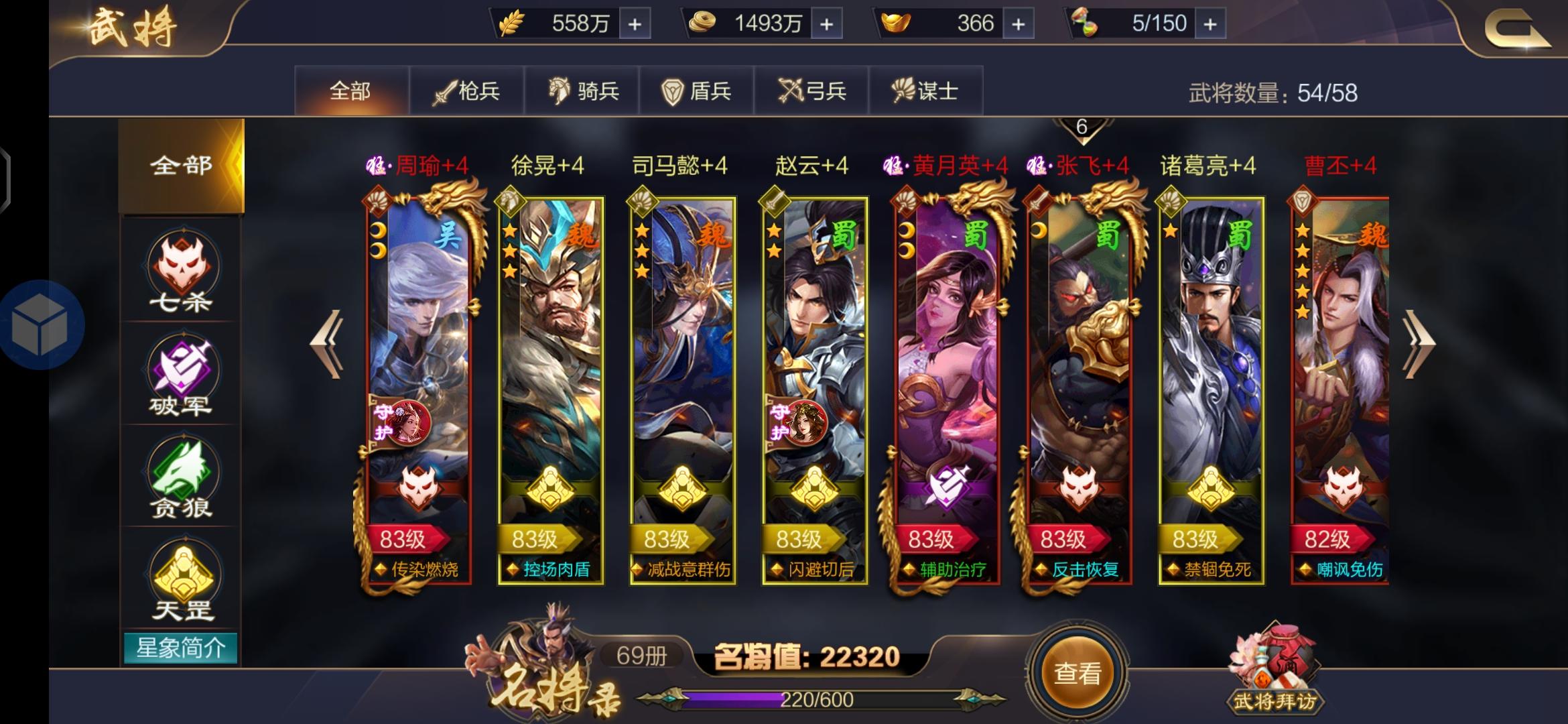Switch to the 骑兵 cavalry tab
Image resolution: width=1568 pixels, height=724 pixels.
tap(584, 91)
